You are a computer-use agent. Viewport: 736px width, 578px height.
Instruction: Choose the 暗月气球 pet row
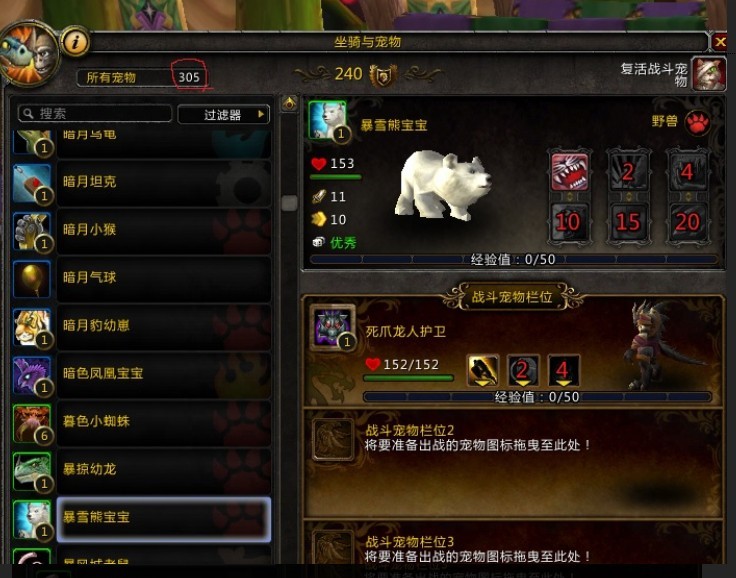click(x=140, y=278)
